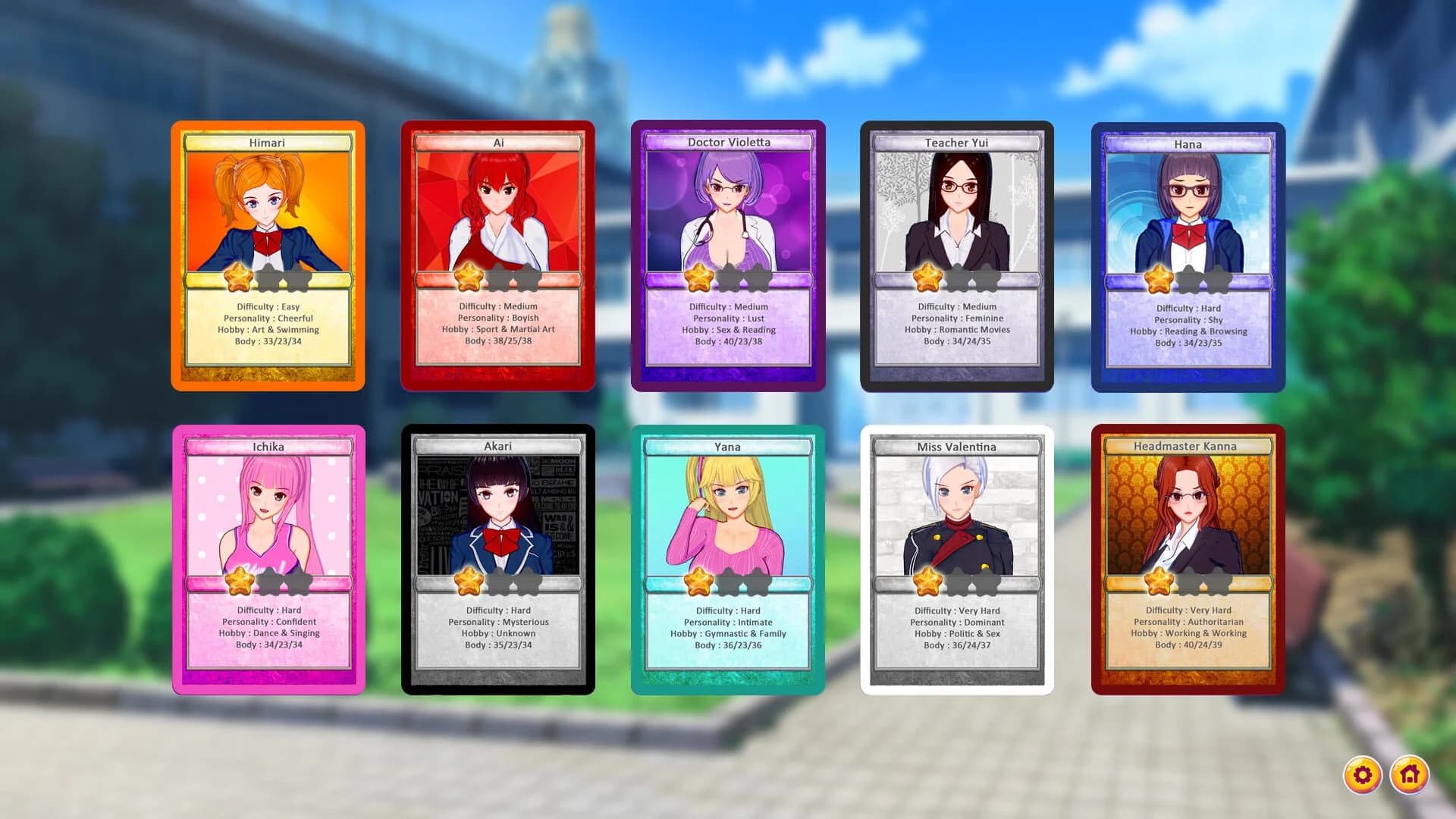Click the first empty star on Ai's card
The image size is (1456, 819).
coord(498,279)
